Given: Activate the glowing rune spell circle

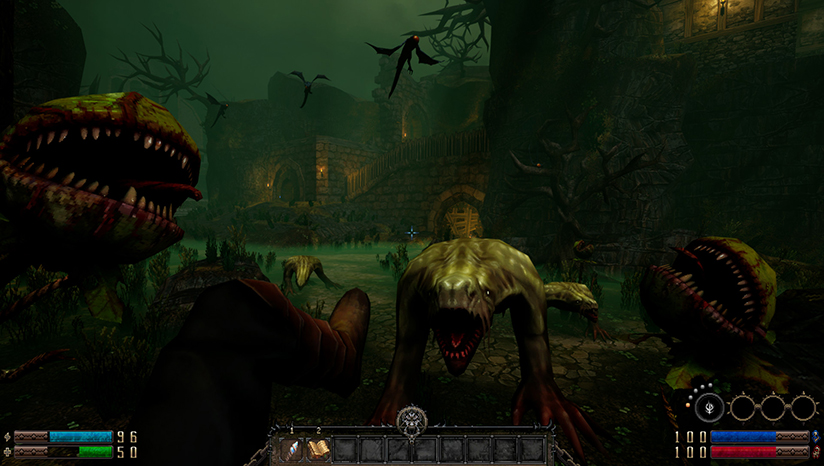Looking at the screenshot, I should (x=710, y=407).
